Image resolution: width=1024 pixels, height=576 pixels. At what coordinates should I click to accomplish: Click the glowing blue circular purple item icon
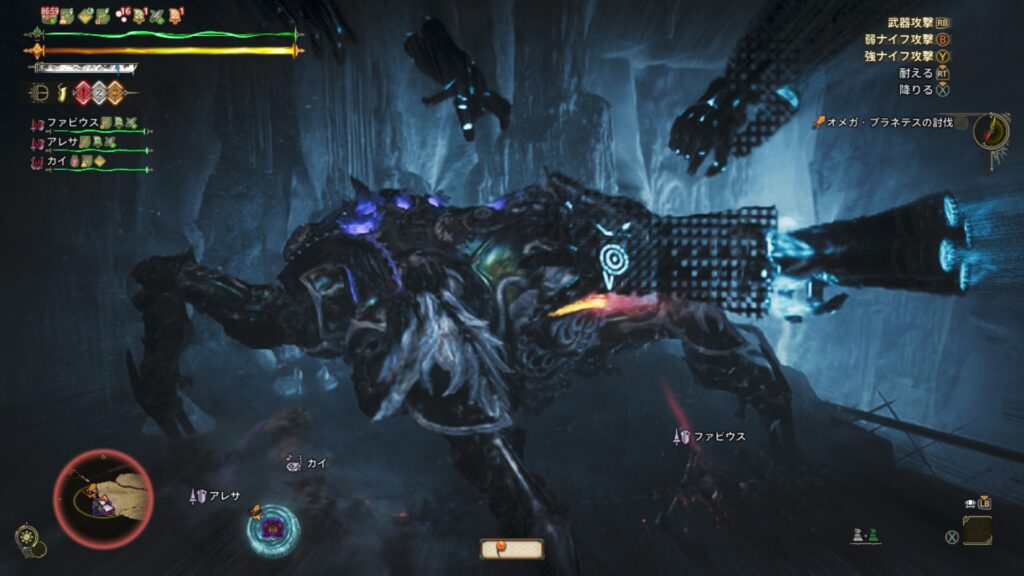273,530
